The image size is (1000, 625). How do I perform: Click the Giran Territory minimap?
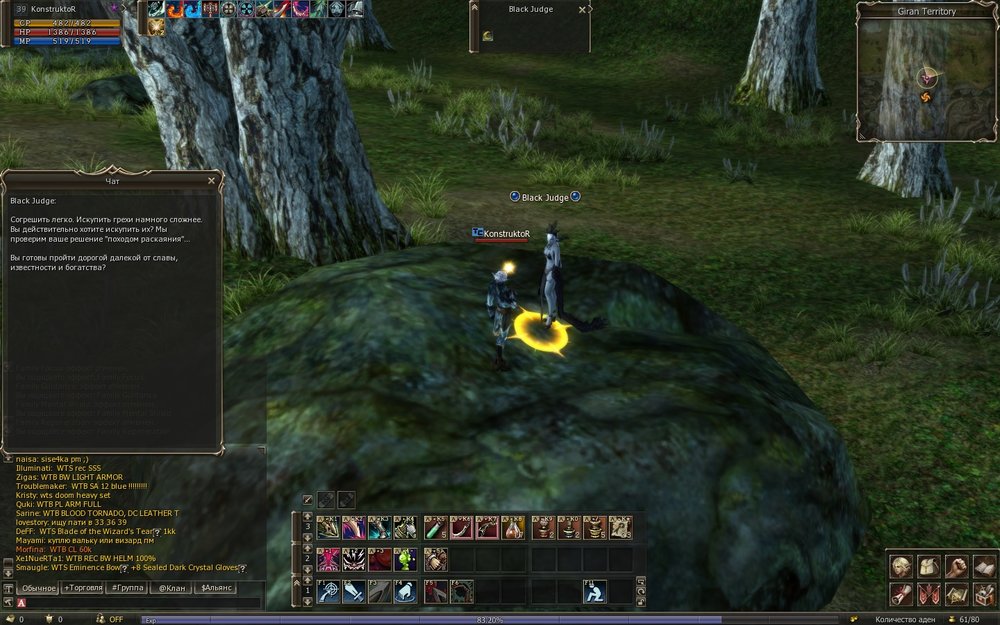(x=926, y=81)
